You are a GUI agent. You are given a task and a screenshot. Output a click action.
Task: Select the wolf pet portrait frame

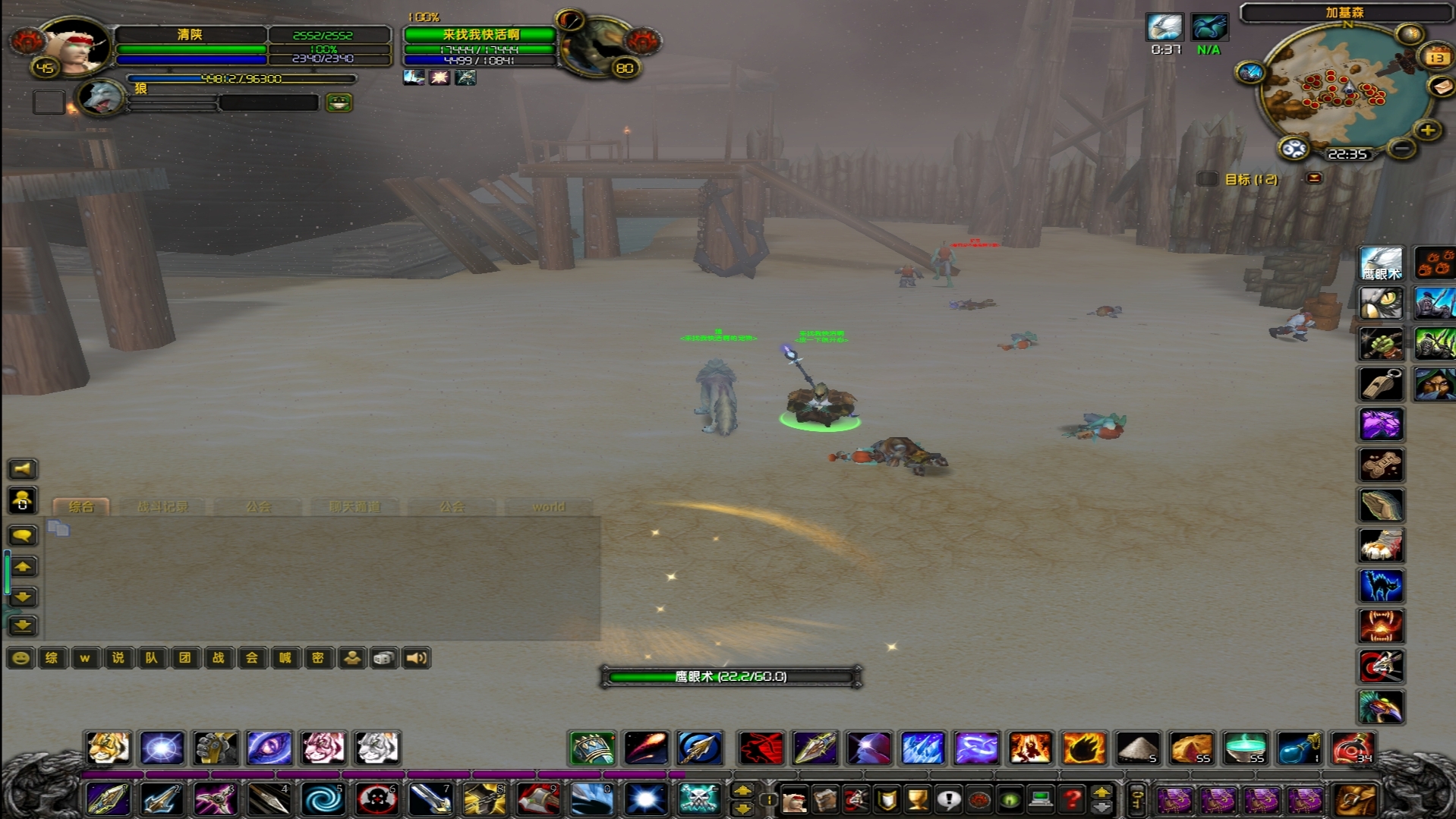102,98
